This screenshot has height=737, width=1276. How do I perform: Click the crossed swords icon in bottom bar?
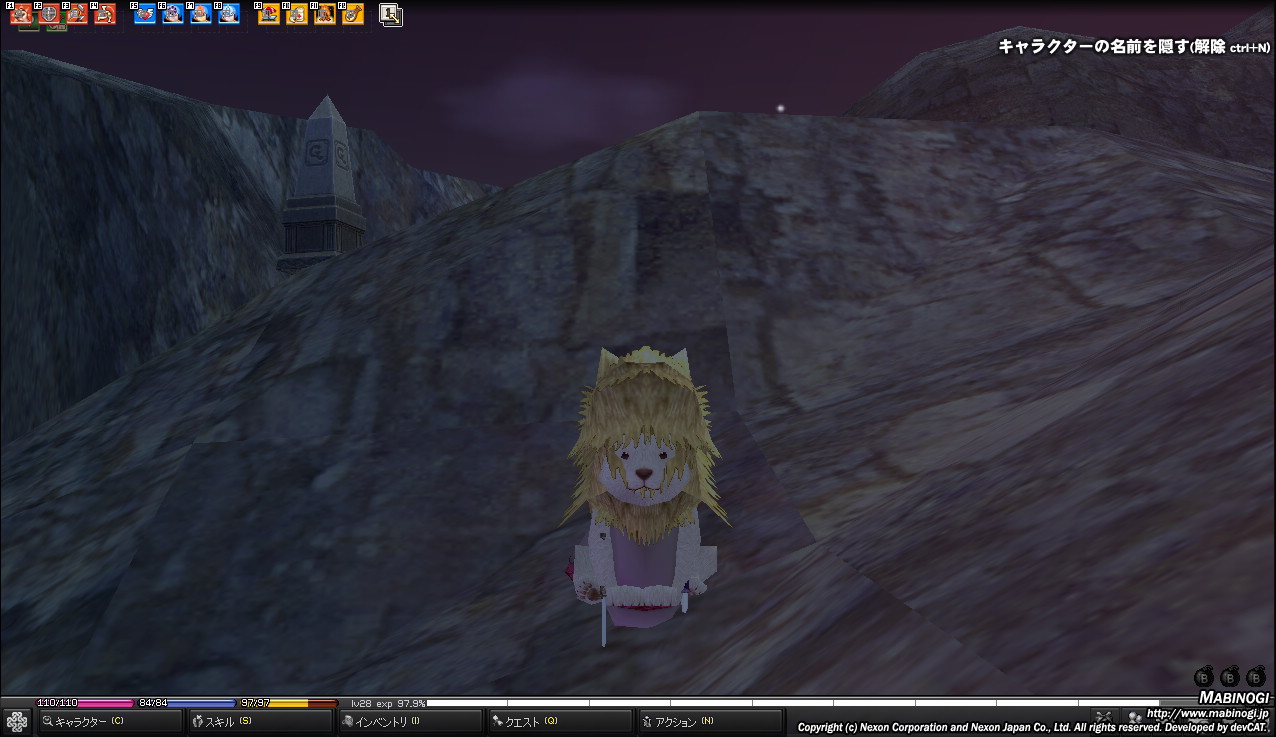pyautogui.click(x=1104, y=717)
